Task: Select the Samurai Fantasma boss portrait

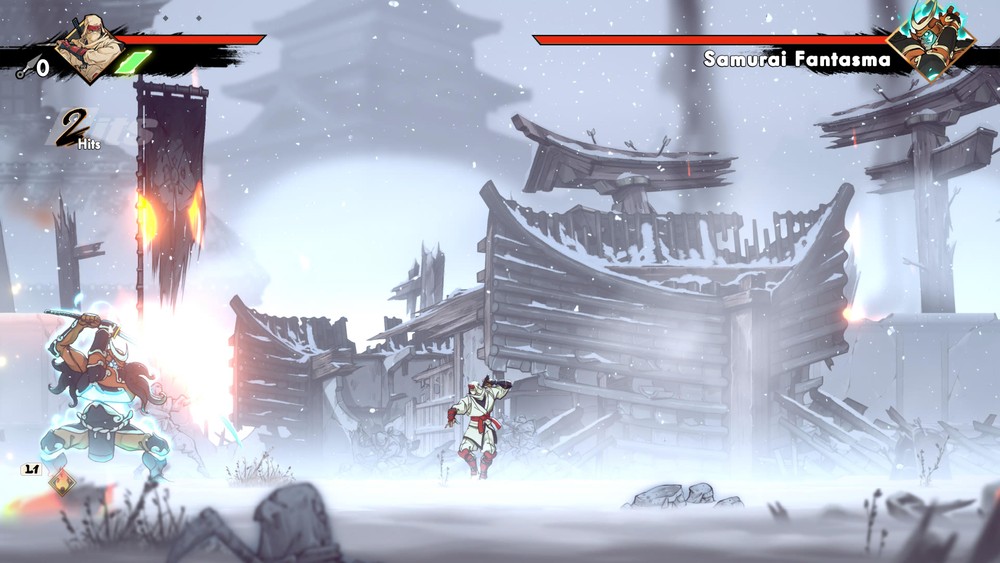Action: point(930,44)
